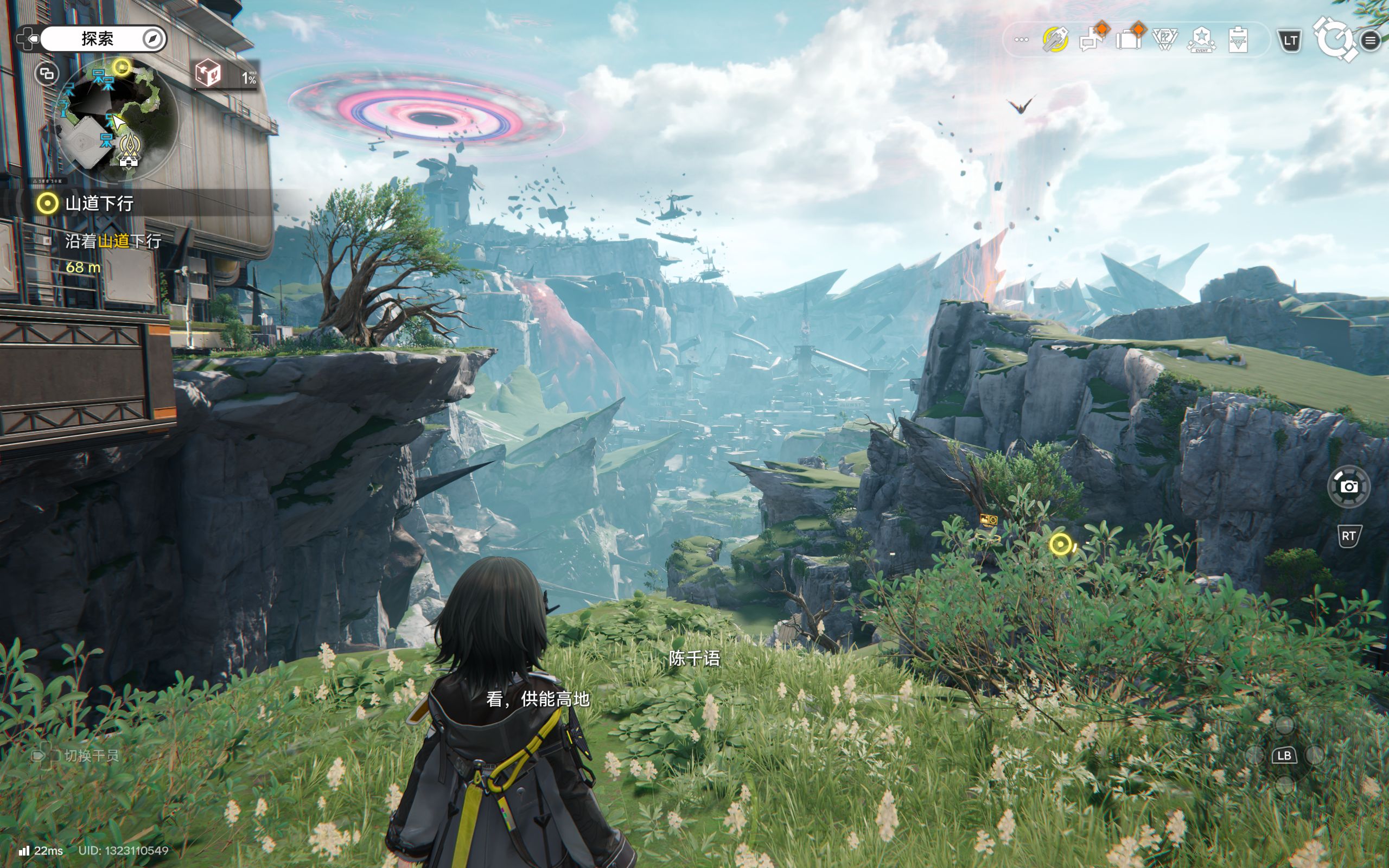
Task: Open the suitcase backpack icon
Action: [x=1129, y=39]
